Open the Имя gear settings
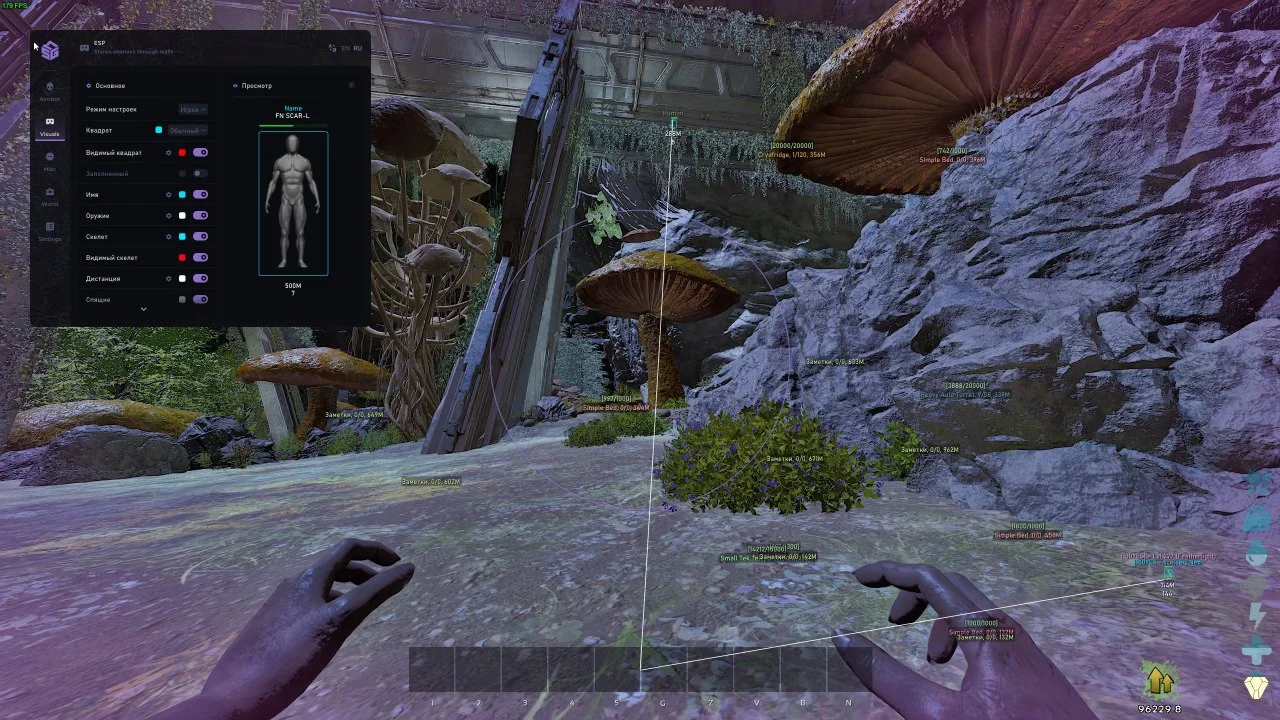Screen dimensions: 1280x720 [168, 195]
